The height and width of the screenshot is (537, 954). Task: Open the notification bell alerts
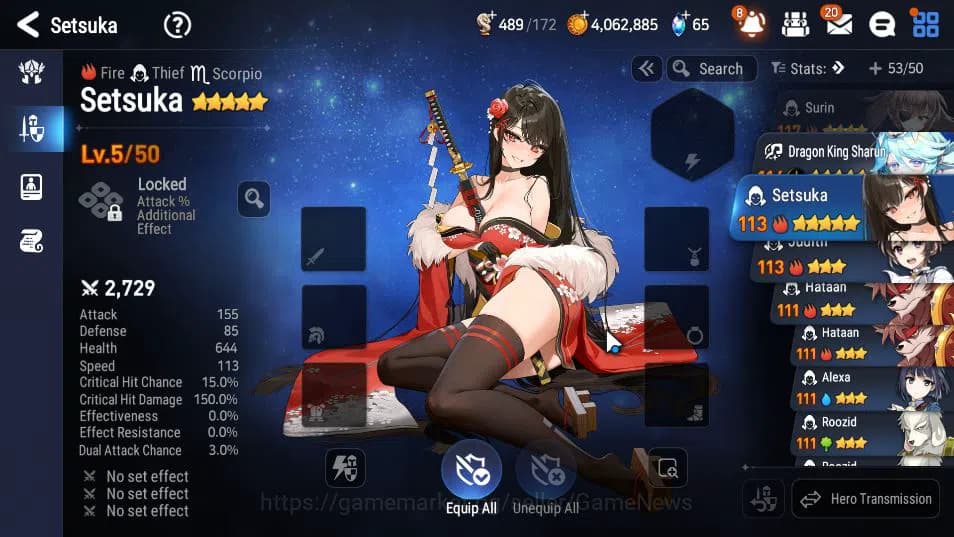[752, 24]
